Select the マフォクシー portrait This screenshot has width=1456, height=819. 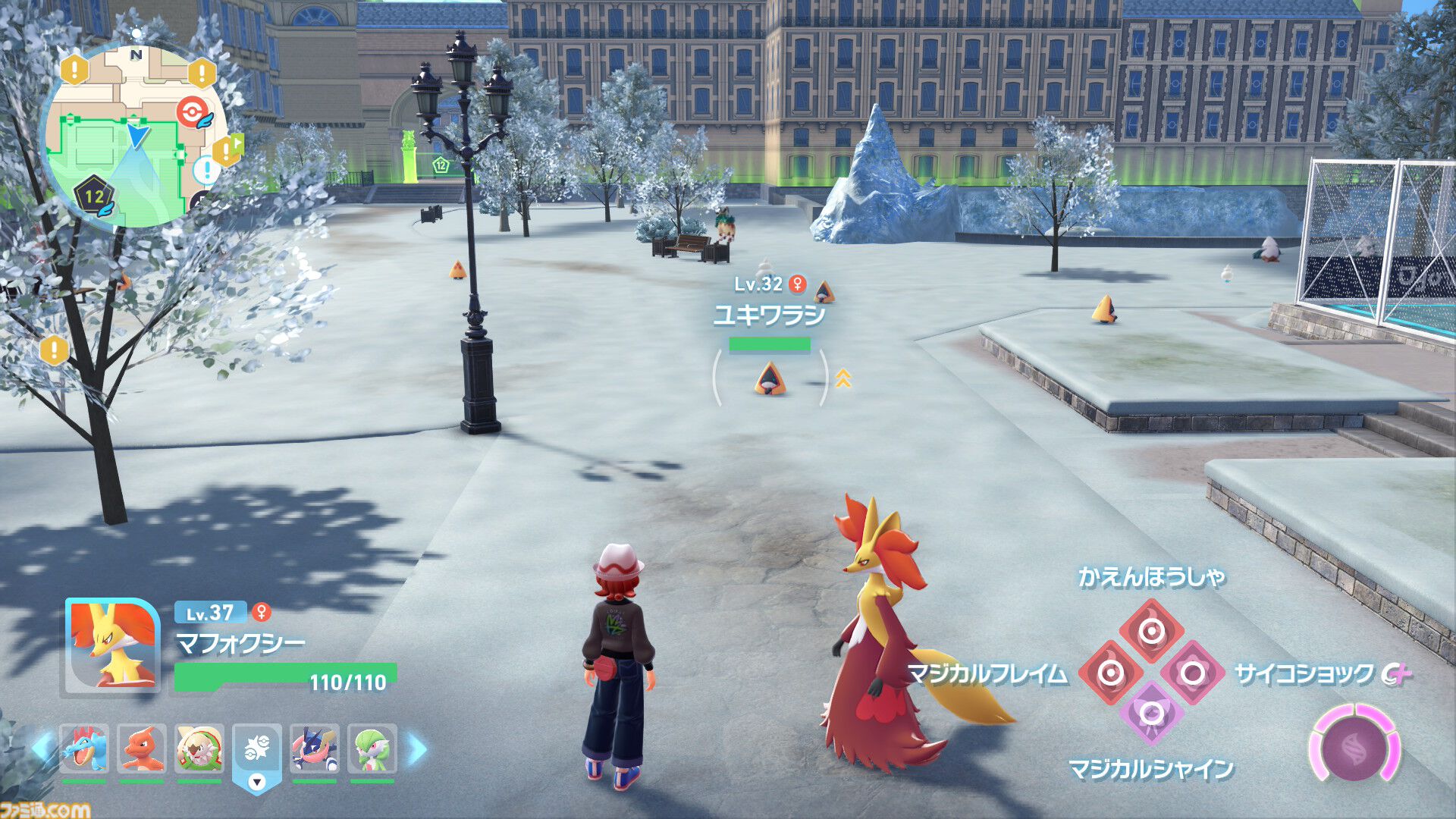[111, 646]
